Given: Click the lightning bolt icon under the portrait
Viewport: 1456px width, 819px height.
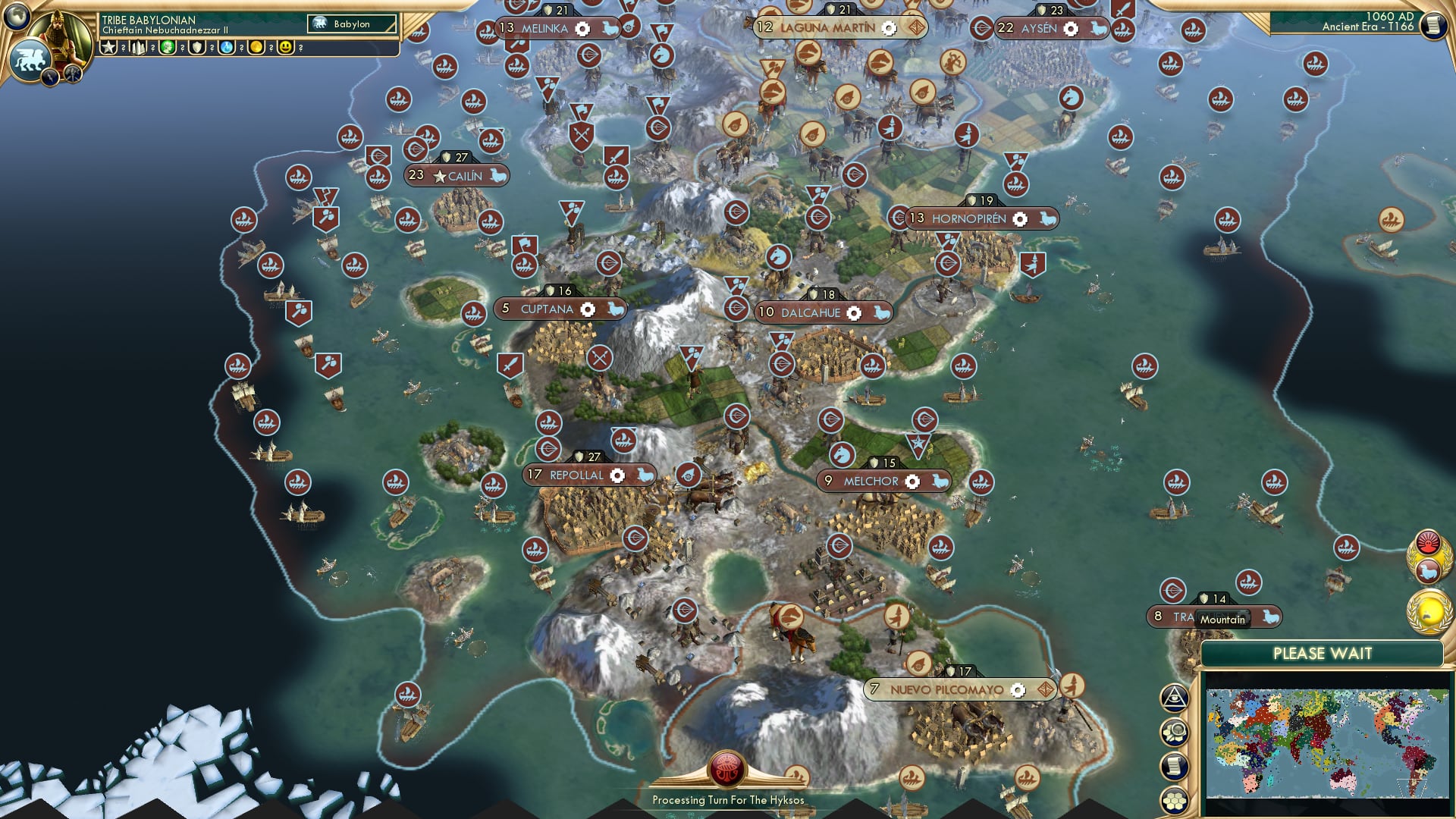Looking at the screenshot, I should tap(50, 76).
